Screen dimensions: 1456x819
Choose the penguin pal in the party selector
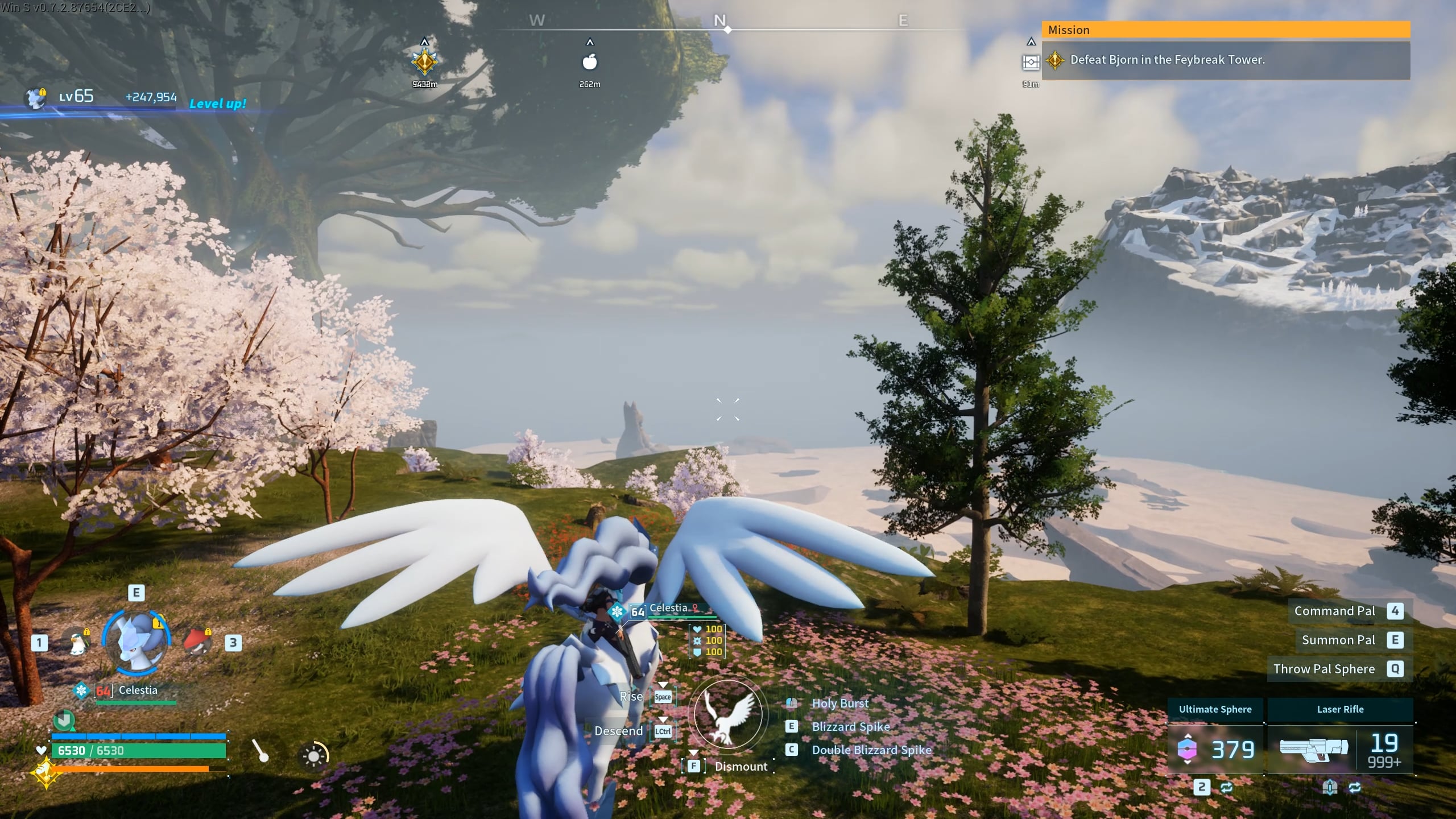click(76, 643)
